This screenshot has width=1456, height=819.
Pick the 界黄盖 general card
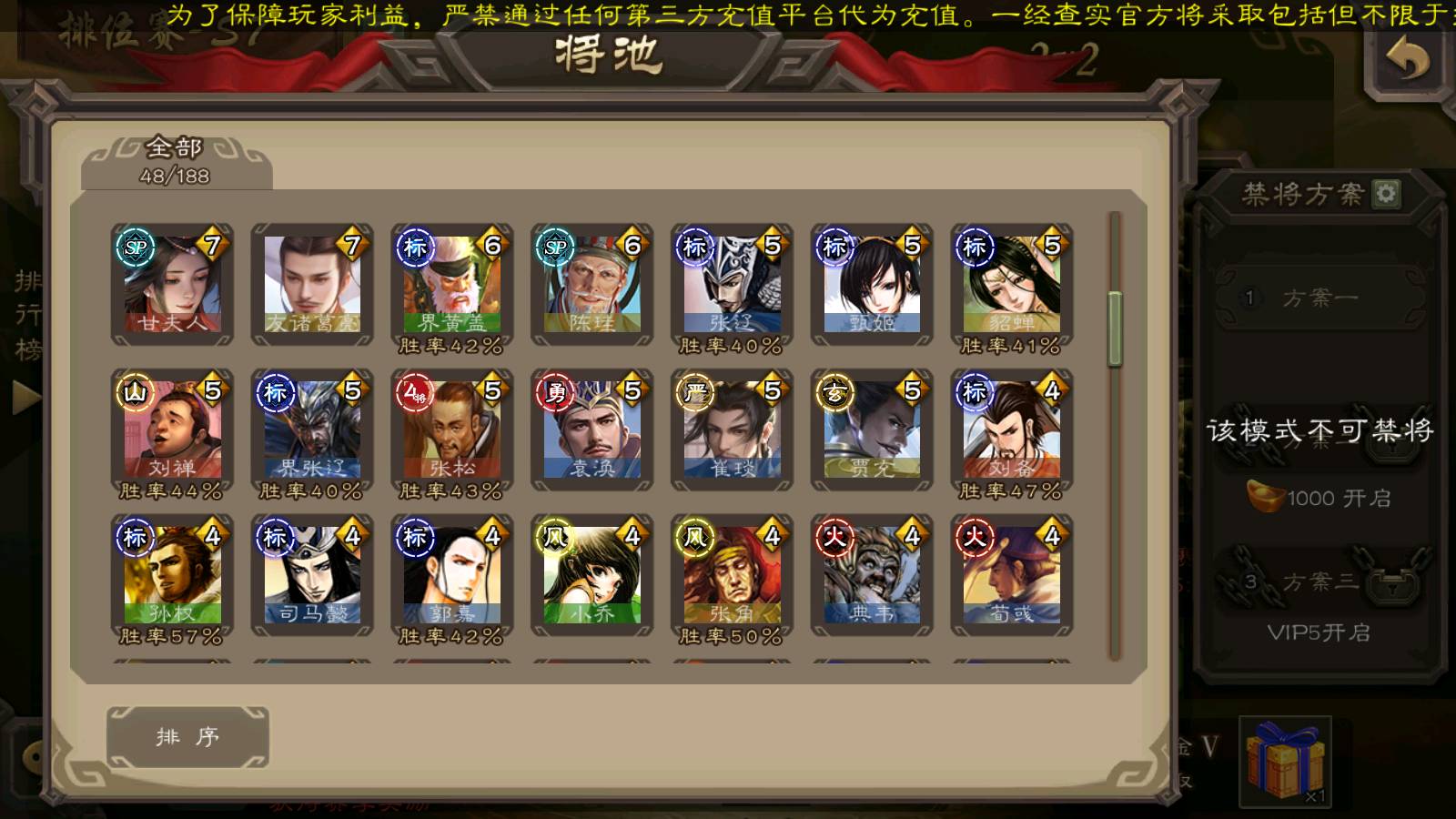point(452,285)
